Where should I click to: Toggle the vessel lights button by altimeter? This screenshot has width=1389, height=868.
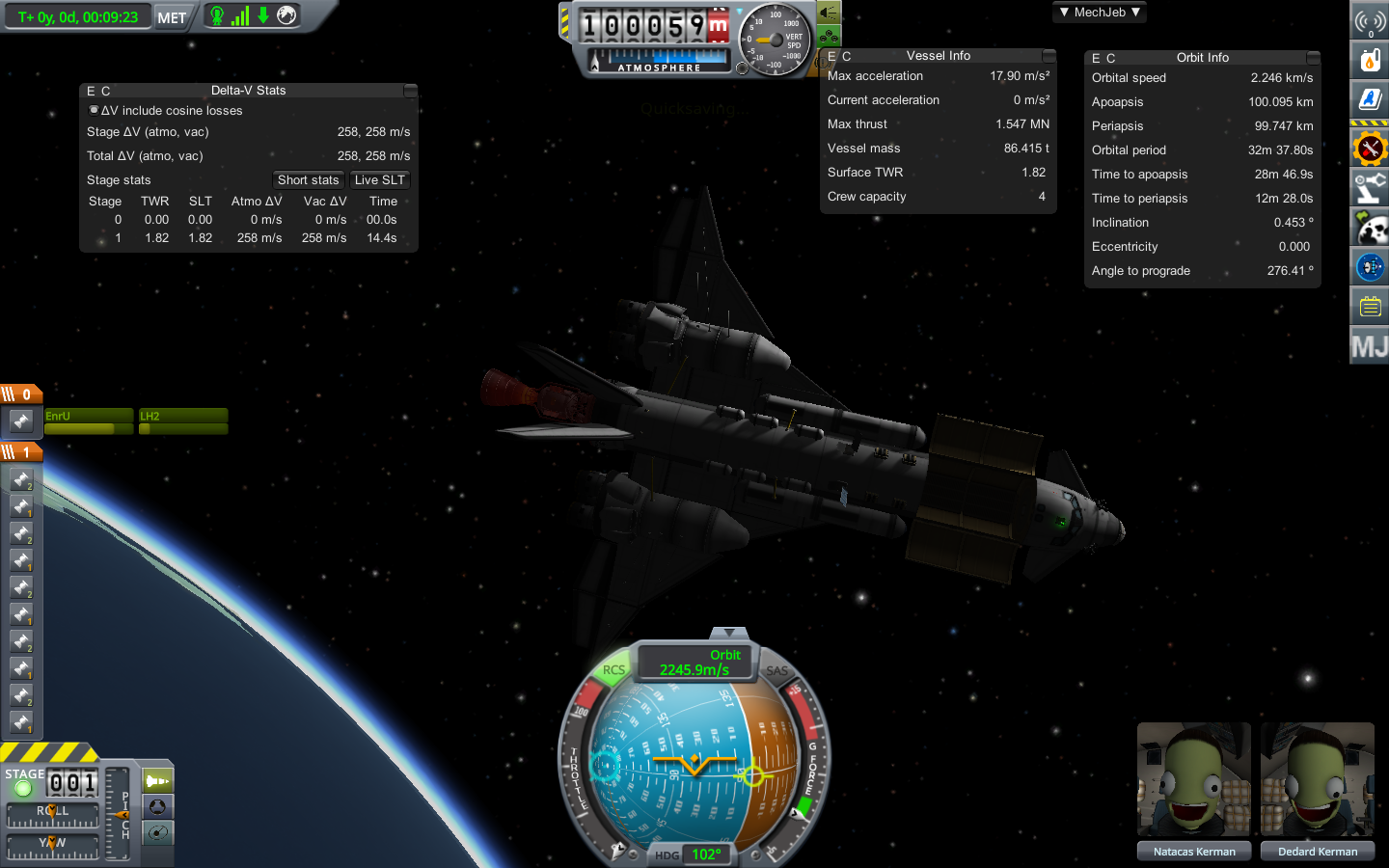(829, 13)
